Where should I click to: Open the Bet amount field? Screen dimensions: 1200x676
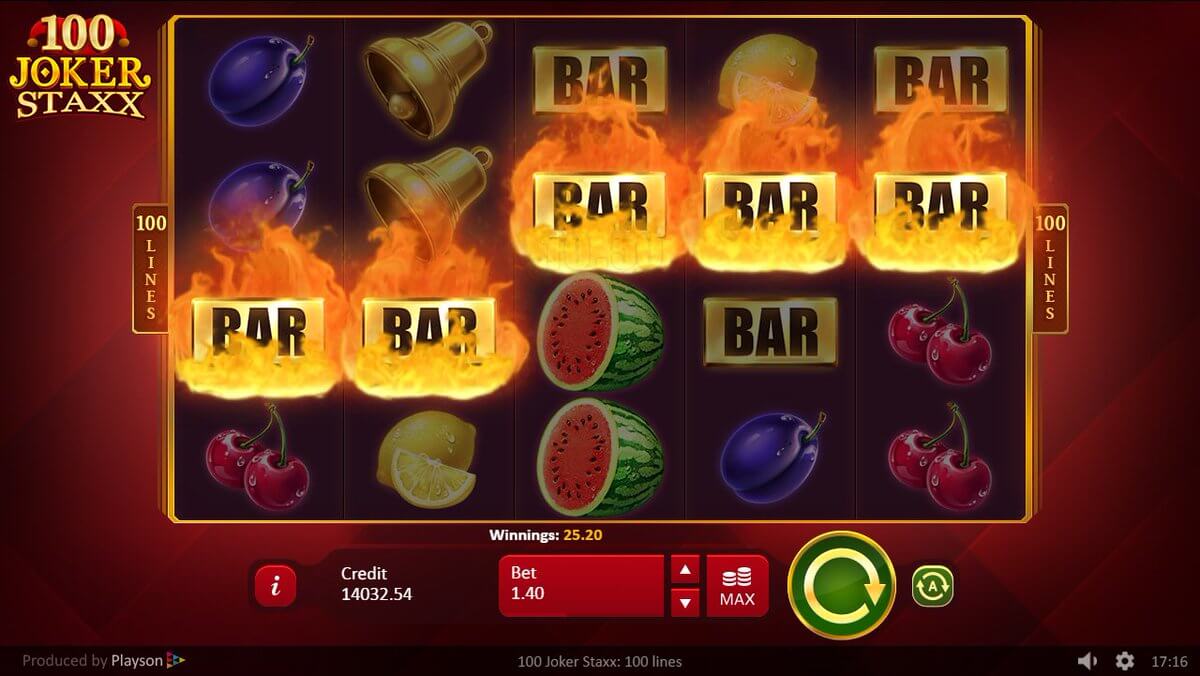click(x=581, y=585)
